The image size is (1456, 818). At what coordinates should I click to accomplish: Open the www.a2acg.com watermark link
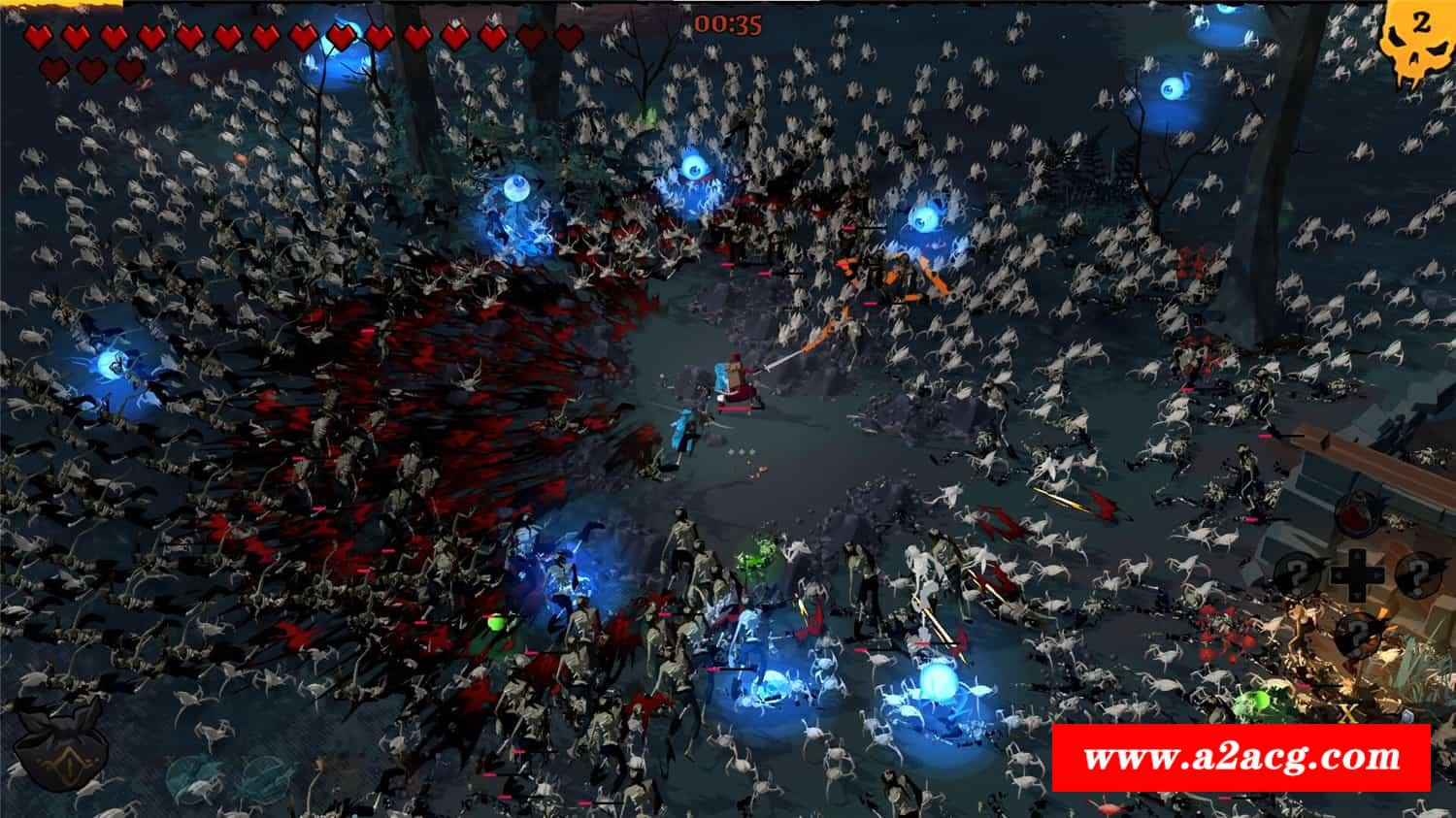pyautogui.click(x=1241, y=757)
